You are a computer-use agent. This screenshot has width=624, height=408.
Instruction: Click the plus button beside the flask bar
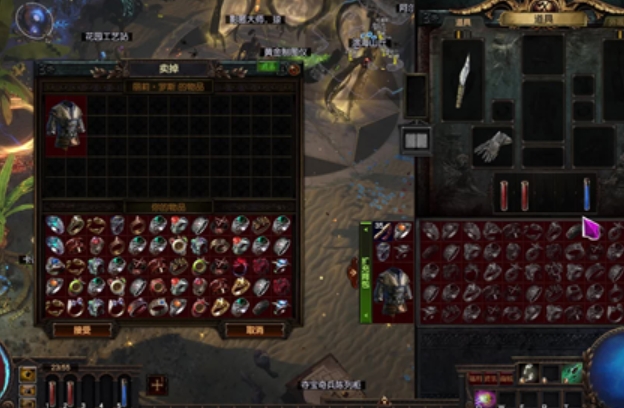pos(157,384)
